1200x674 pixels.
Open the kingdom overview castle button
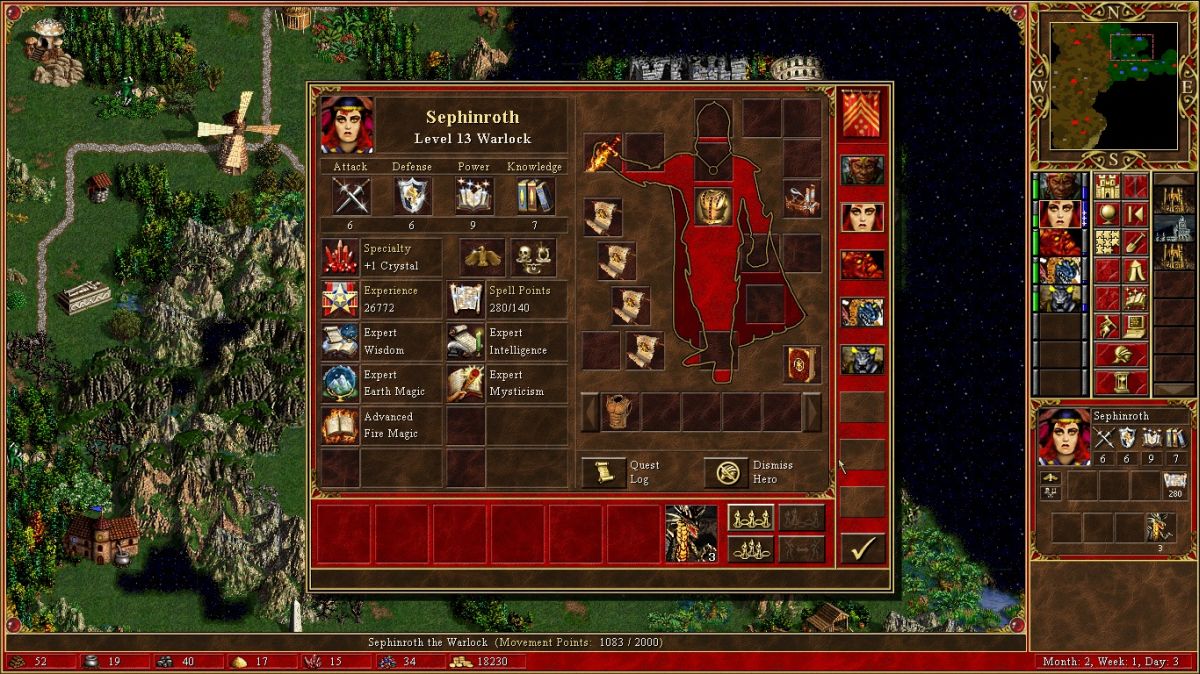tap(1107, 187)
